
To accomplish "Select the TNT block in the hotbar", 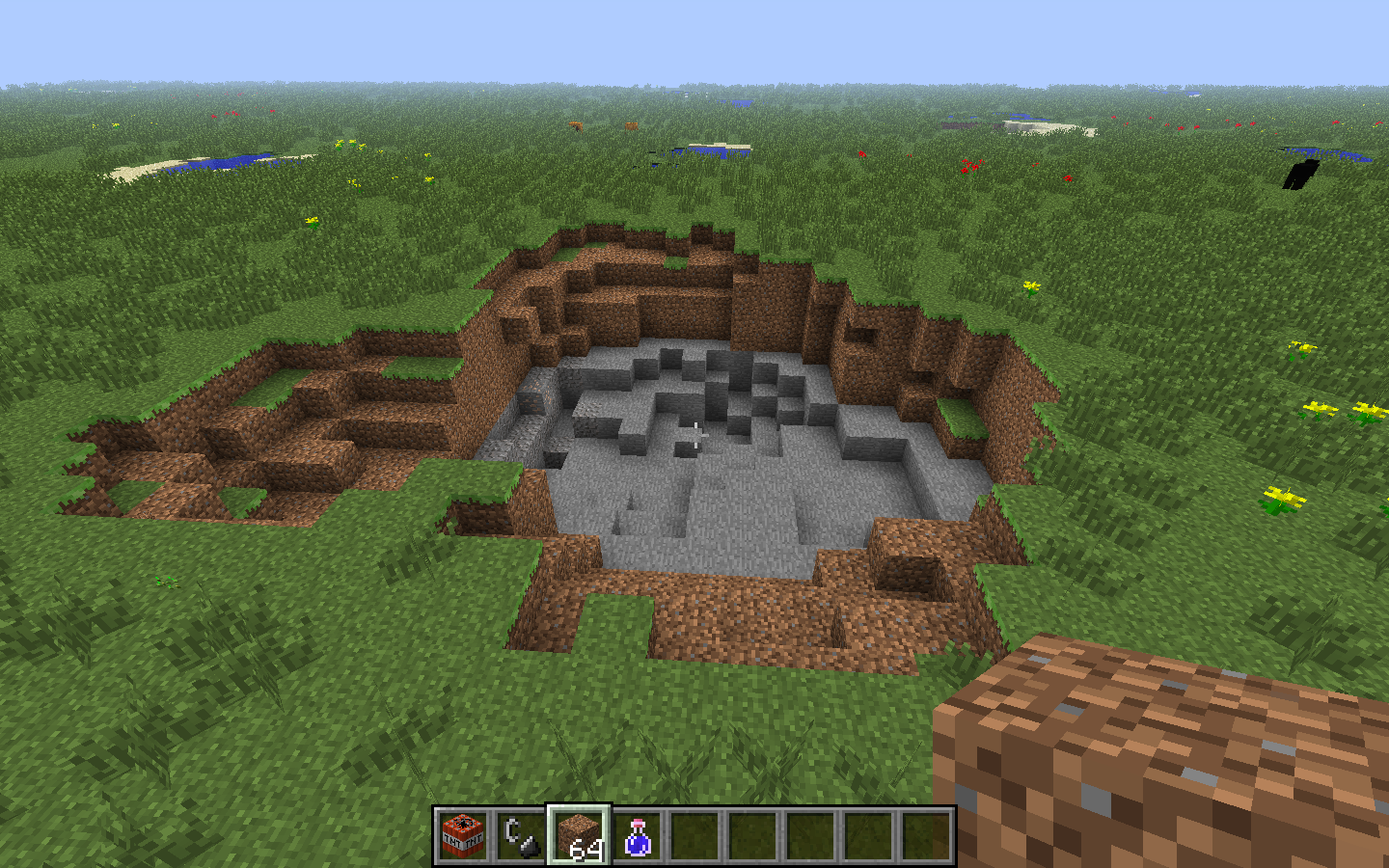I will click(x=465, y=835).
